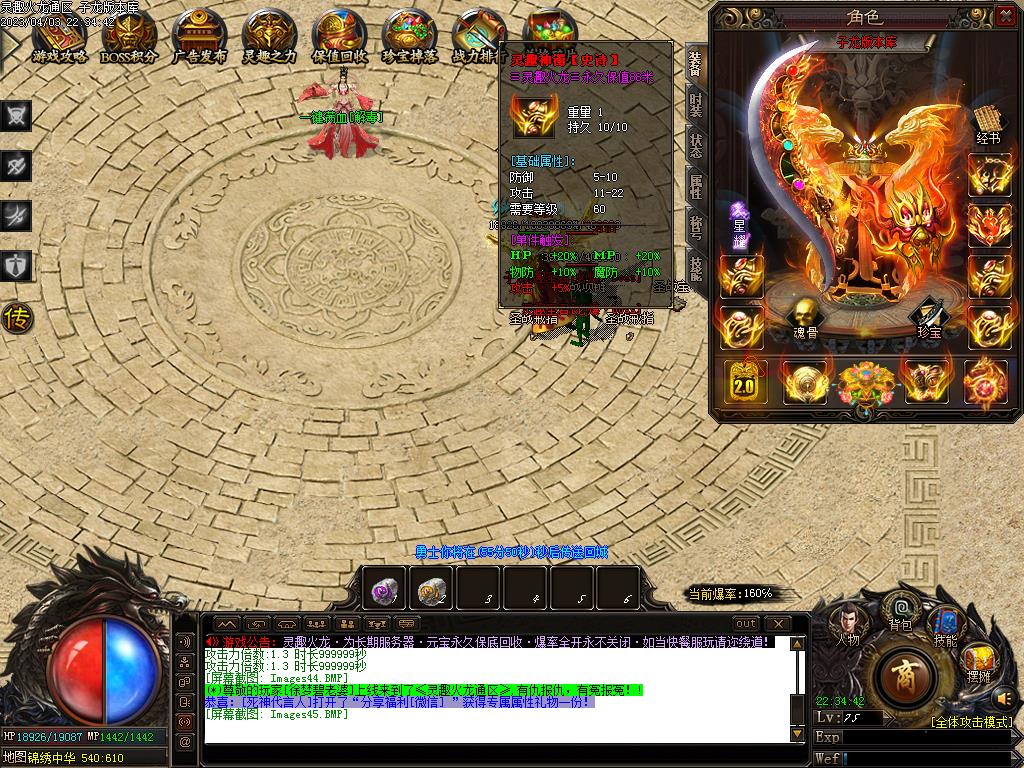Image resolution: width=1024 pixels, height=768 pixels.
Task: Open the 游戏攻略 game guide
Action: (x=60, y=38)
